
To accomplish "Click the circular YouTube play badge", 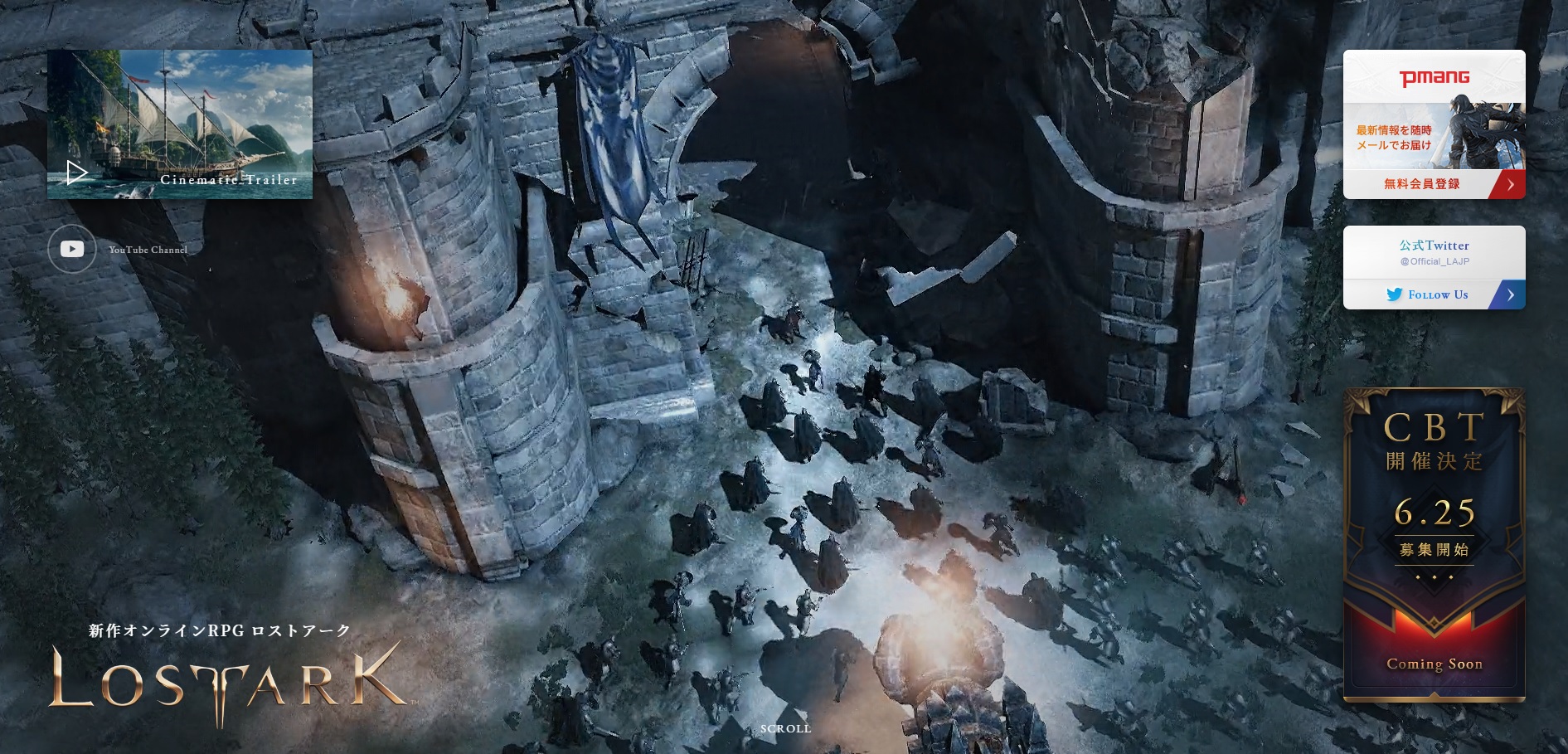I will [x=72, y=248].
